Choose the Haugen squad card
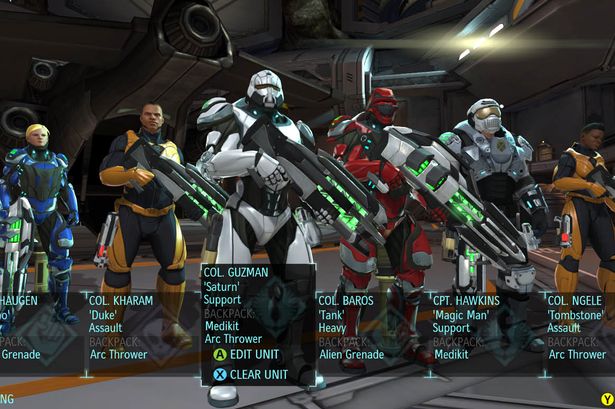 tap(30, 326)
